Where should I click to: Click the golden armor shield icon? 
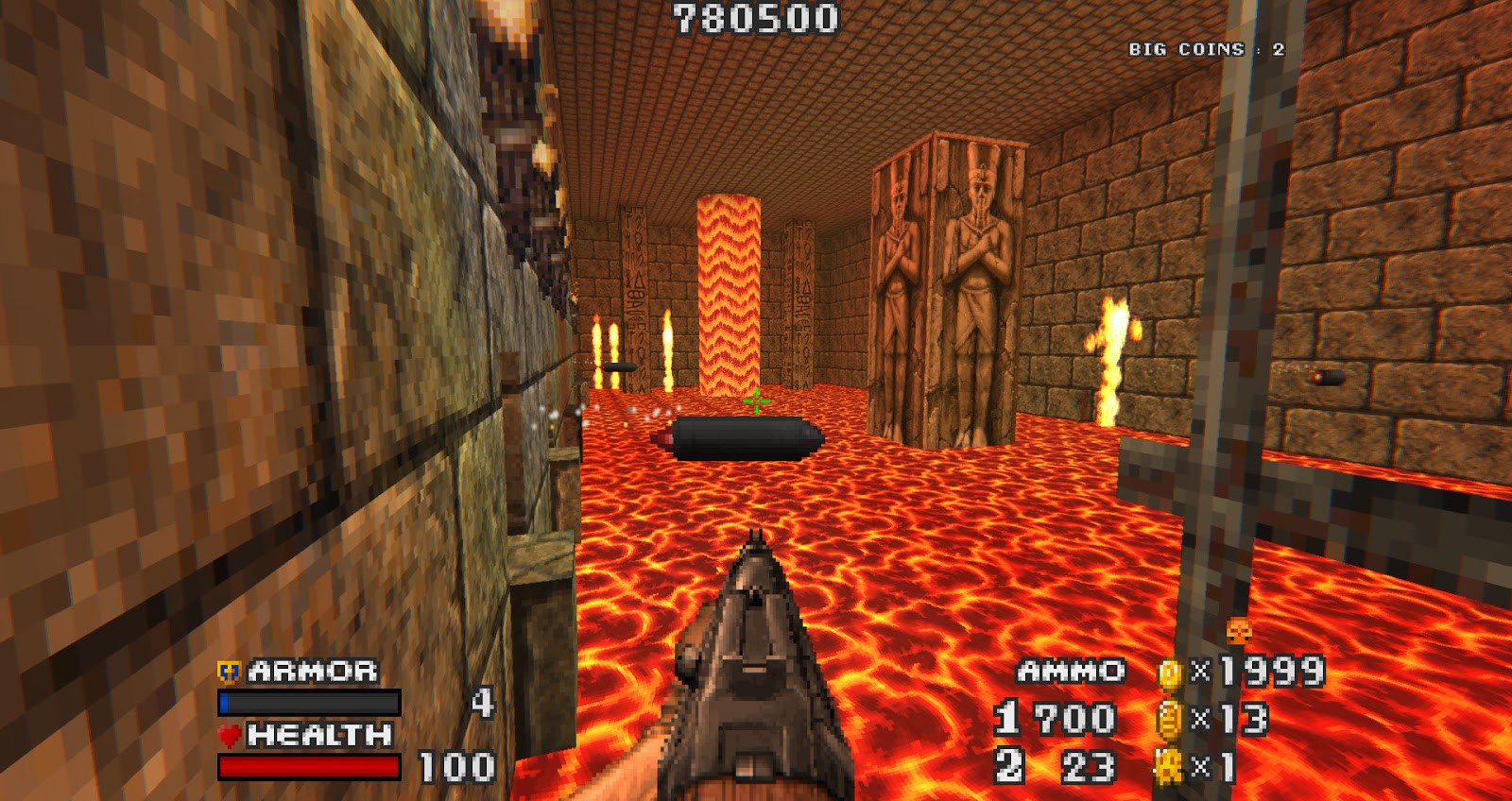pyautogui.click(x=227, y=673)
